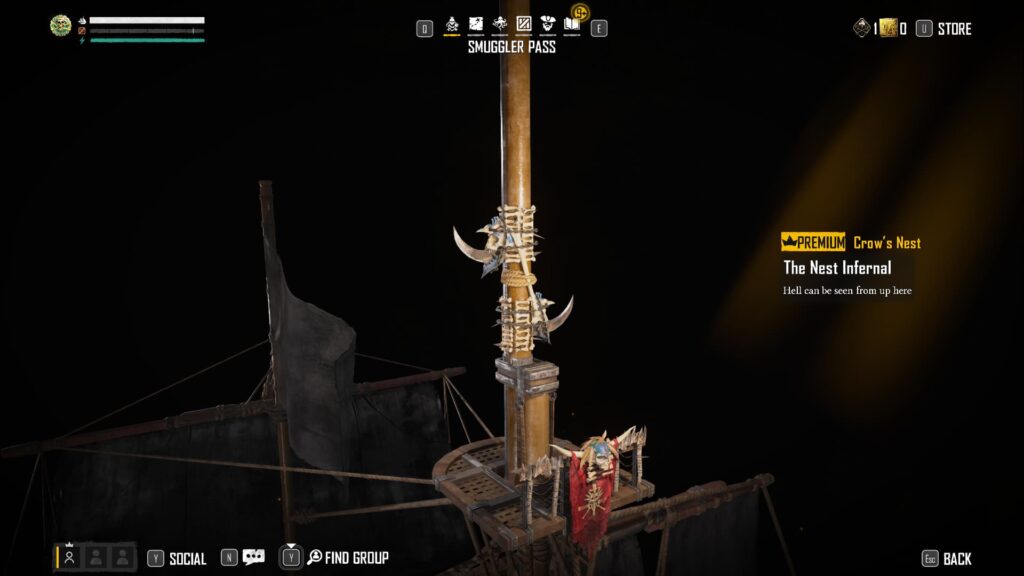Screen dimensions: 1024x576
Task: Switch to the map tab icon
Action: tap(476, 24)
